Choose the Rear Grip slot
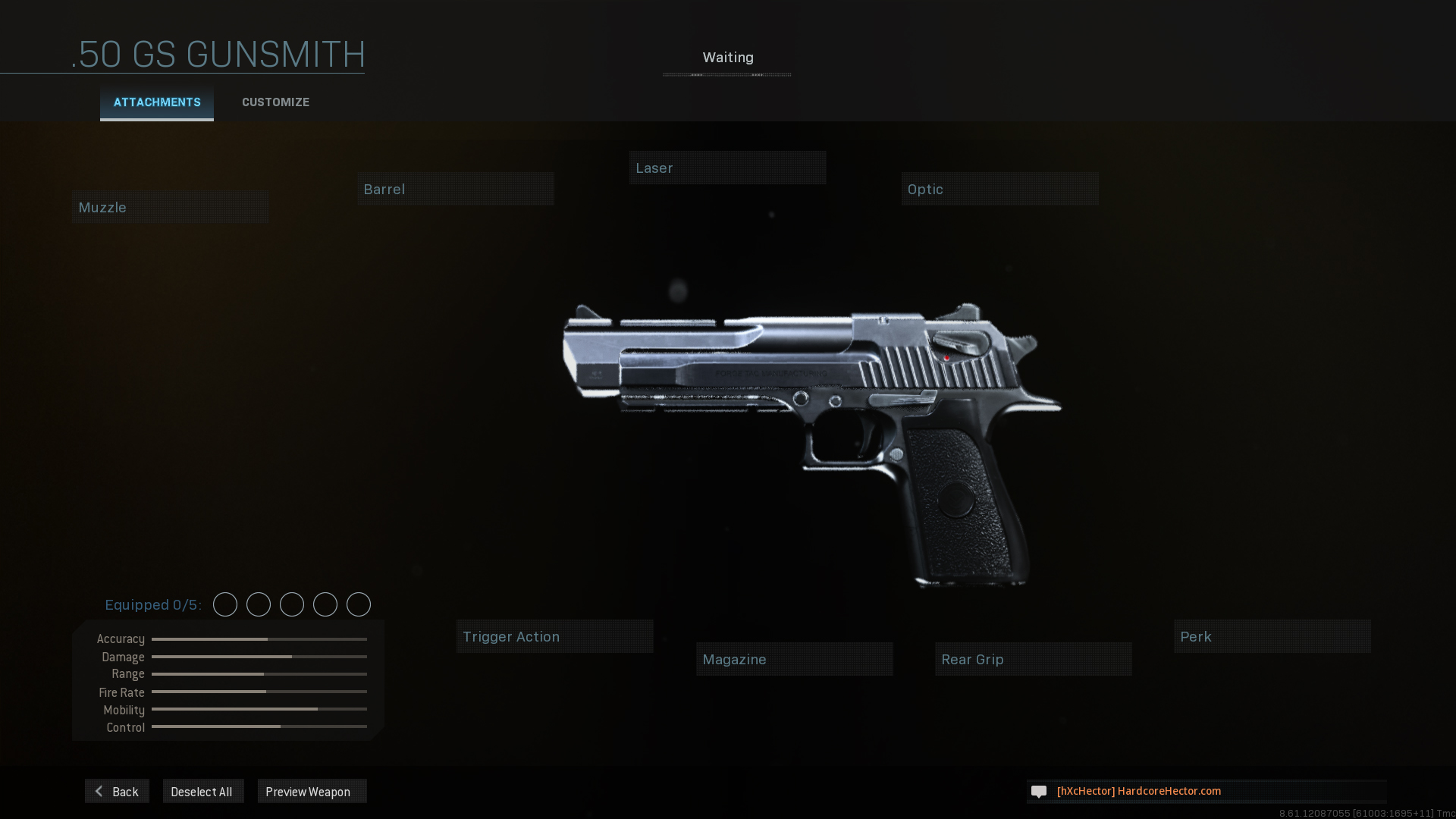Screen dimensions: 1456x819 coord(1033,659)
